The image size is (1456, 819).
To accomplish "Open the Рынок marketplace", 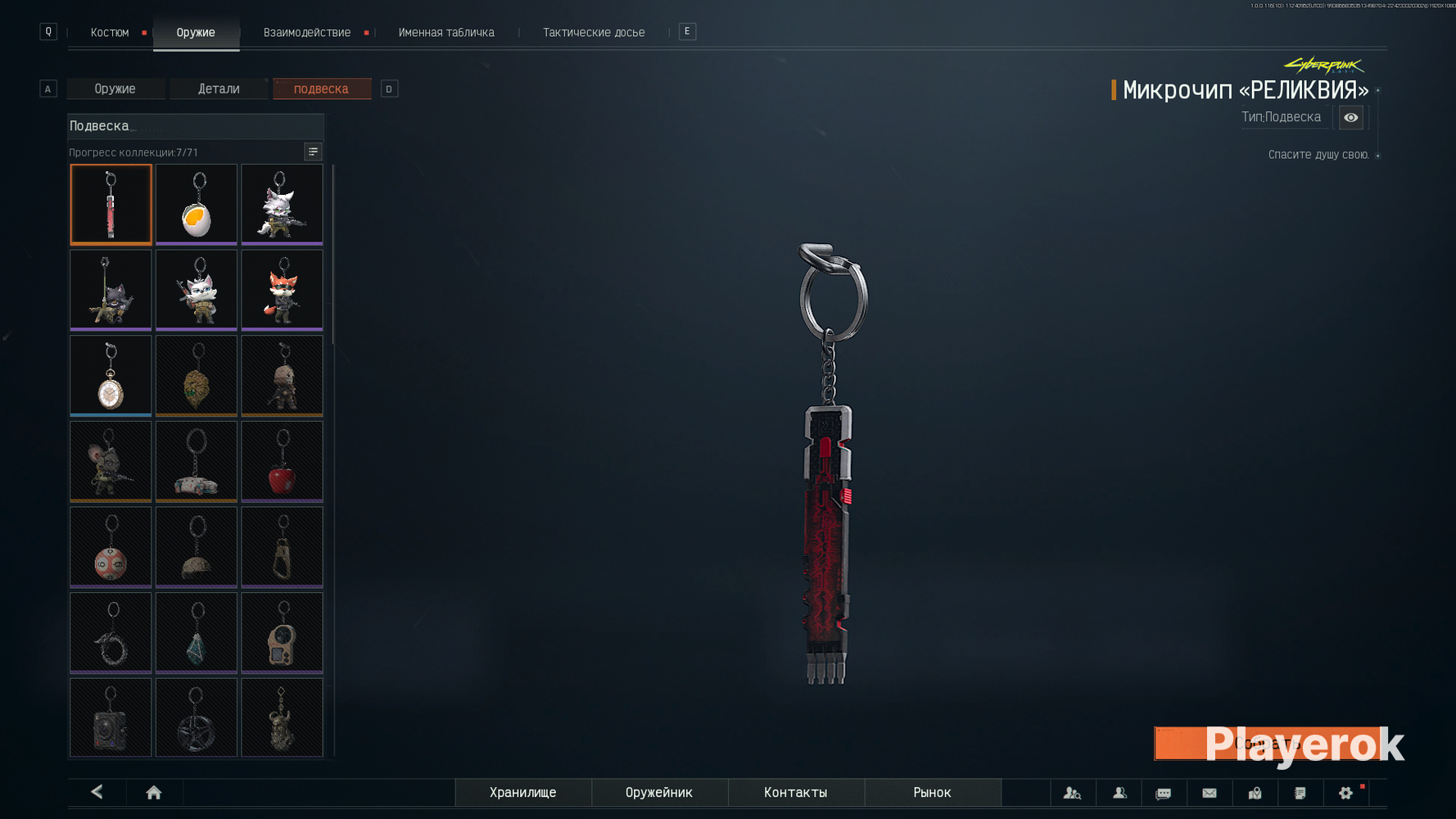I will [x=932, y=792].
